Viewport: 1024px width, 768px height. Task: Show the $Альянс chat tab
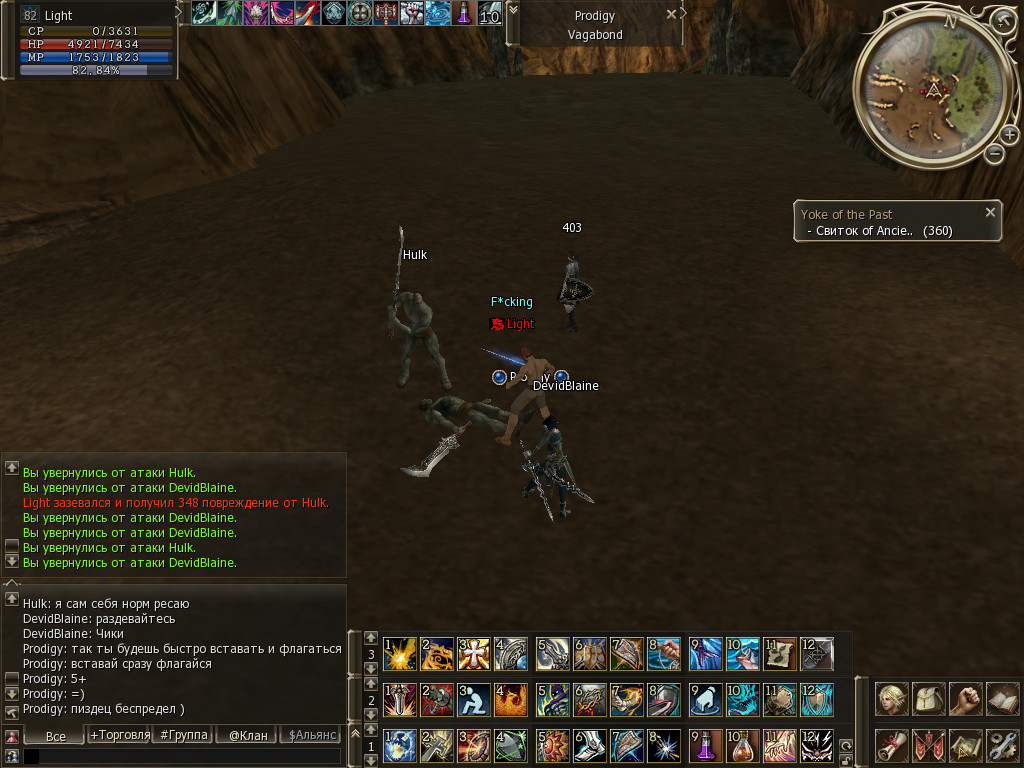click(x=312, y=735)
